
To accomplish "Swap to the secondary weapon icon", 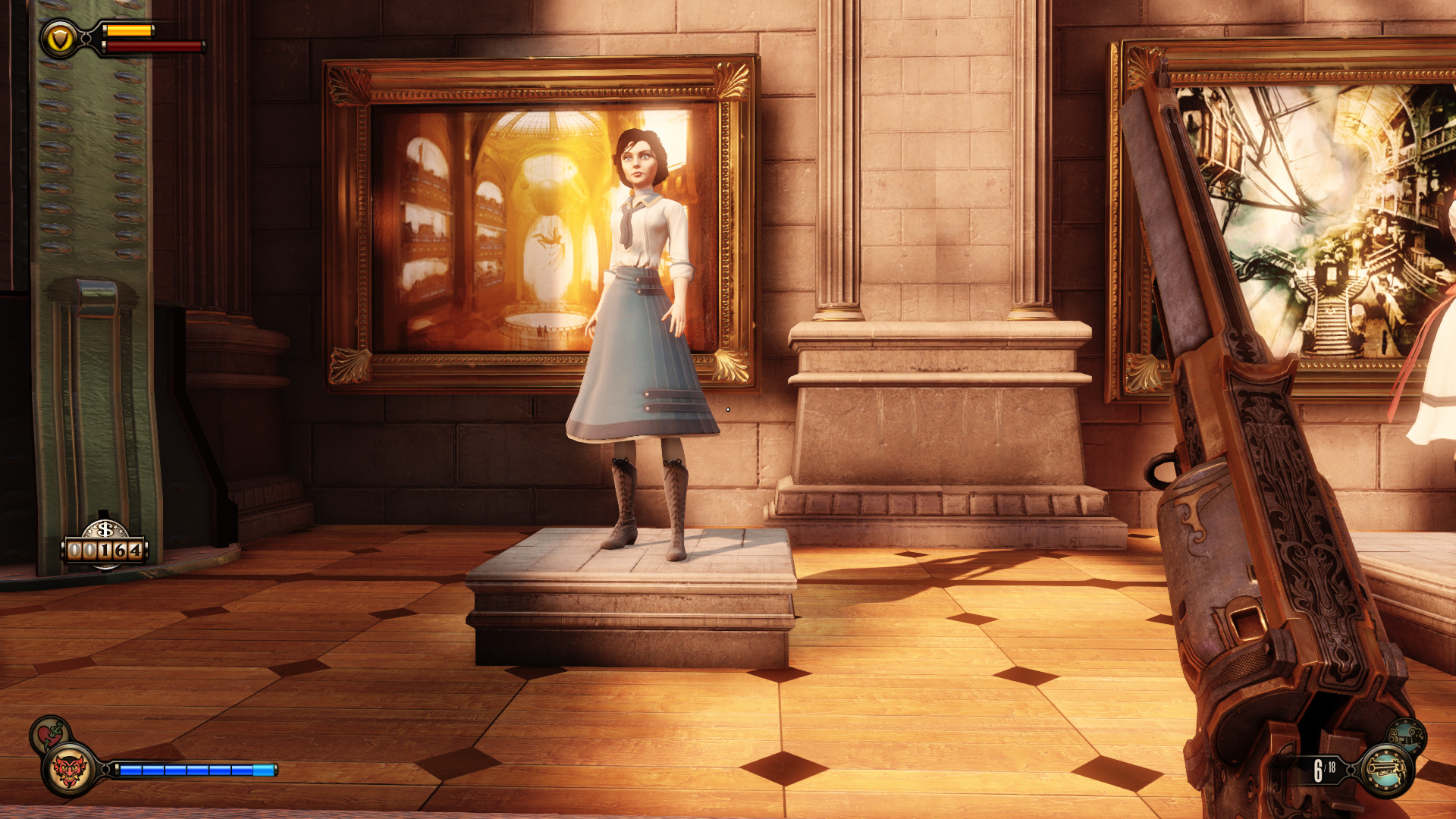I will click(x=1407, y=734).
